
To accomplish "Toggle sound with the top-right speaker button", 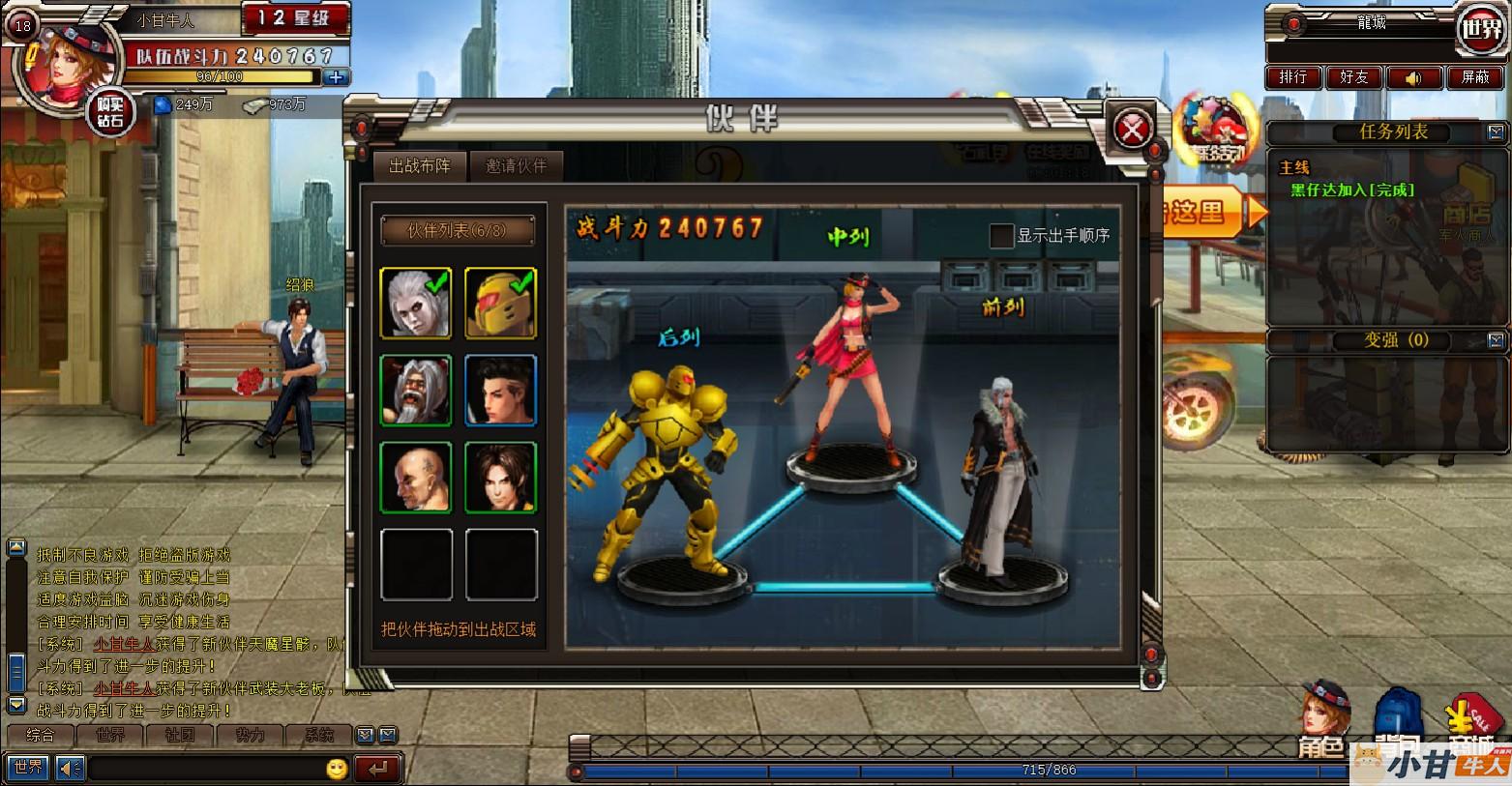I will pyautogui.click(x=1413, y=77).
